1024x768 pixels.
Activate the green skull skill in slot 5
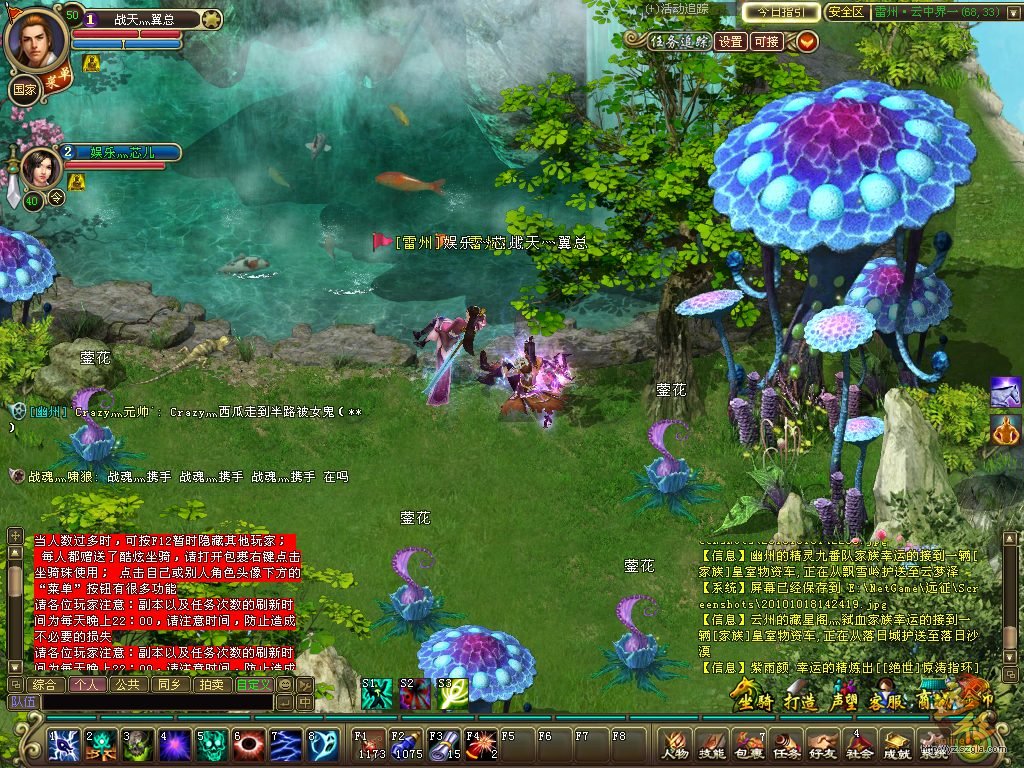[210, 745]
